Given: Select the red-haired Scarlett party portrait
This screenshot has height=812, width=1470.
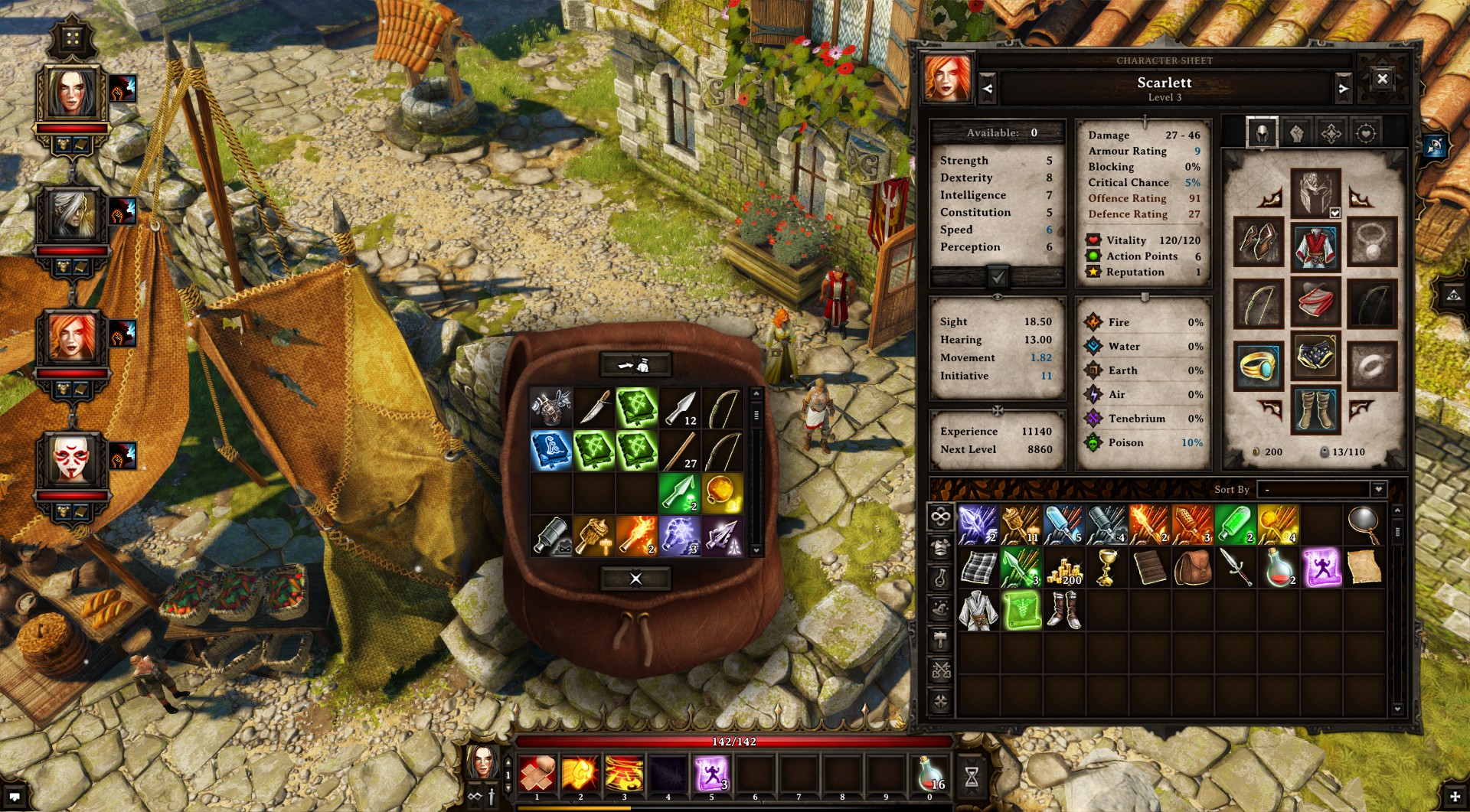Looking at the screenshot, I should click(72, 337).
